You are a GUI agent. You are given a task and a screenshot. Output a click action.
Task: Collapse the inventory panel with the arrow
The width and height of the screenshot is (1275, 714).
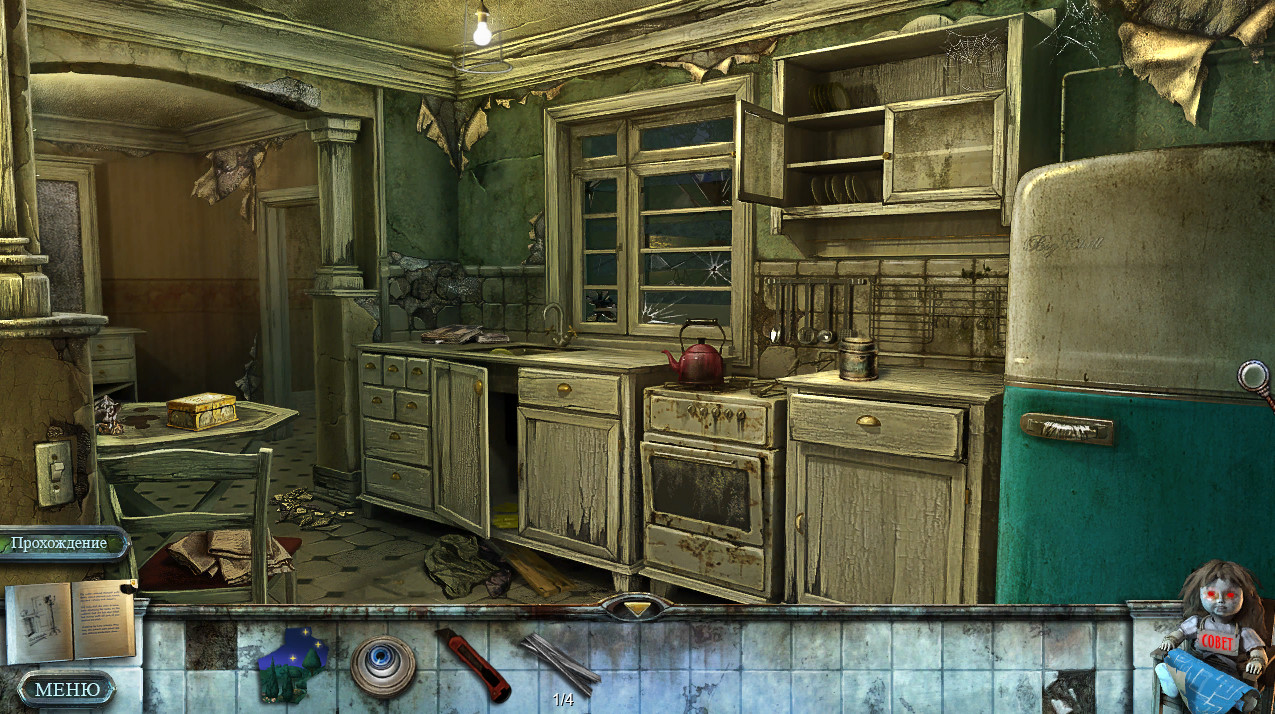coord(637,607)
